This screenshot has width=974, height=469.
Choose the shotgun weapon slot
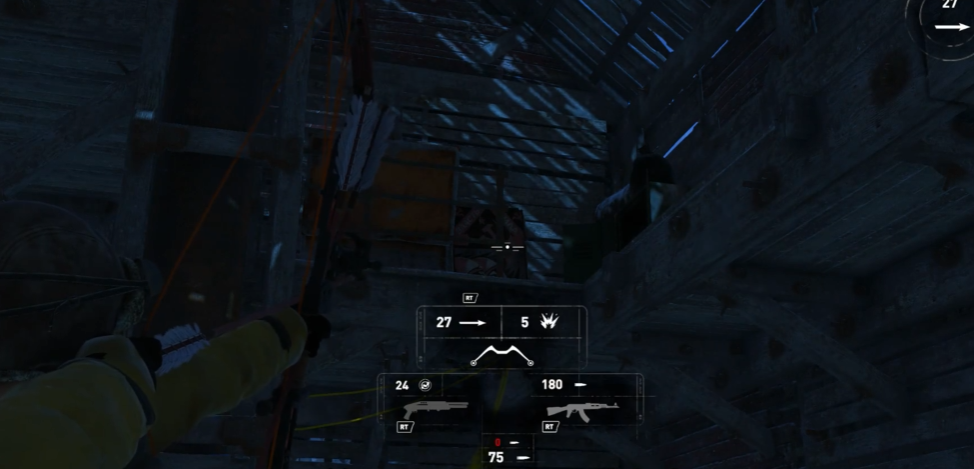point(435,408)
